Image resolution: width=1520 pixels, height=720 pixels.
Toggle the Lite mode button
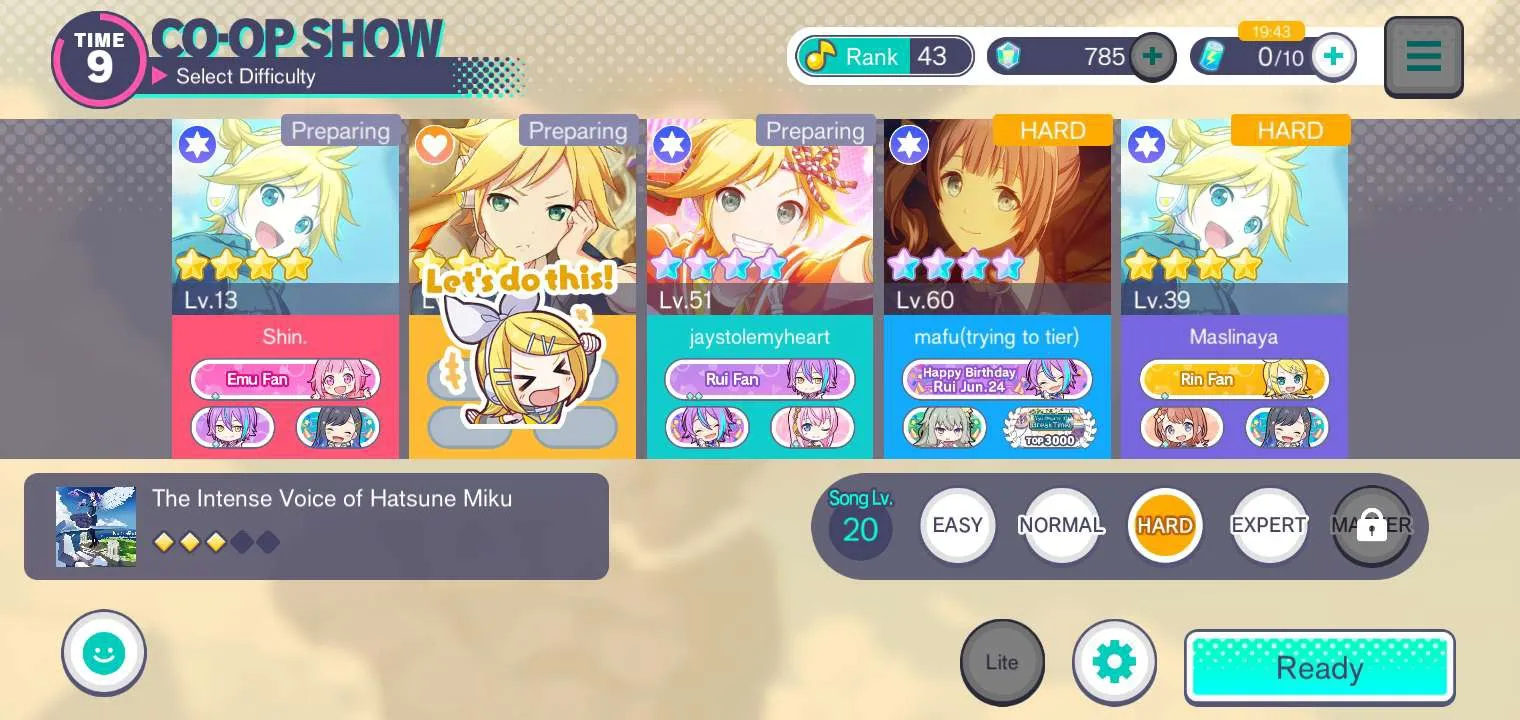[x=1002, y=662]
